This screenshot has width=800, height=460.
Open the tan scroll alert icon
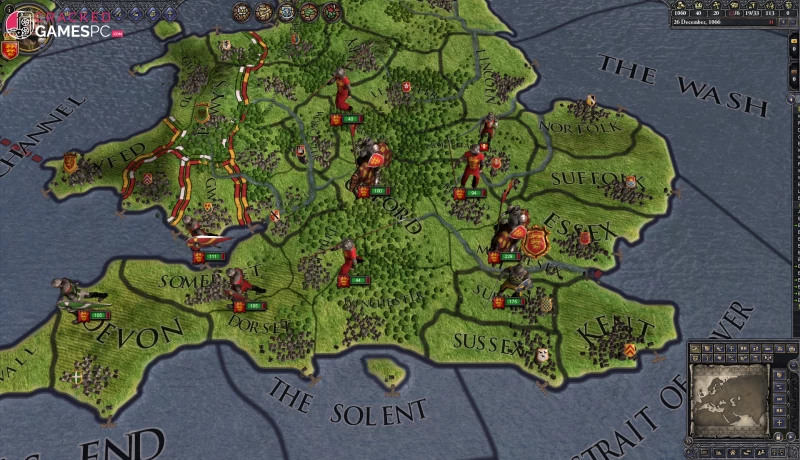point(264,12)
